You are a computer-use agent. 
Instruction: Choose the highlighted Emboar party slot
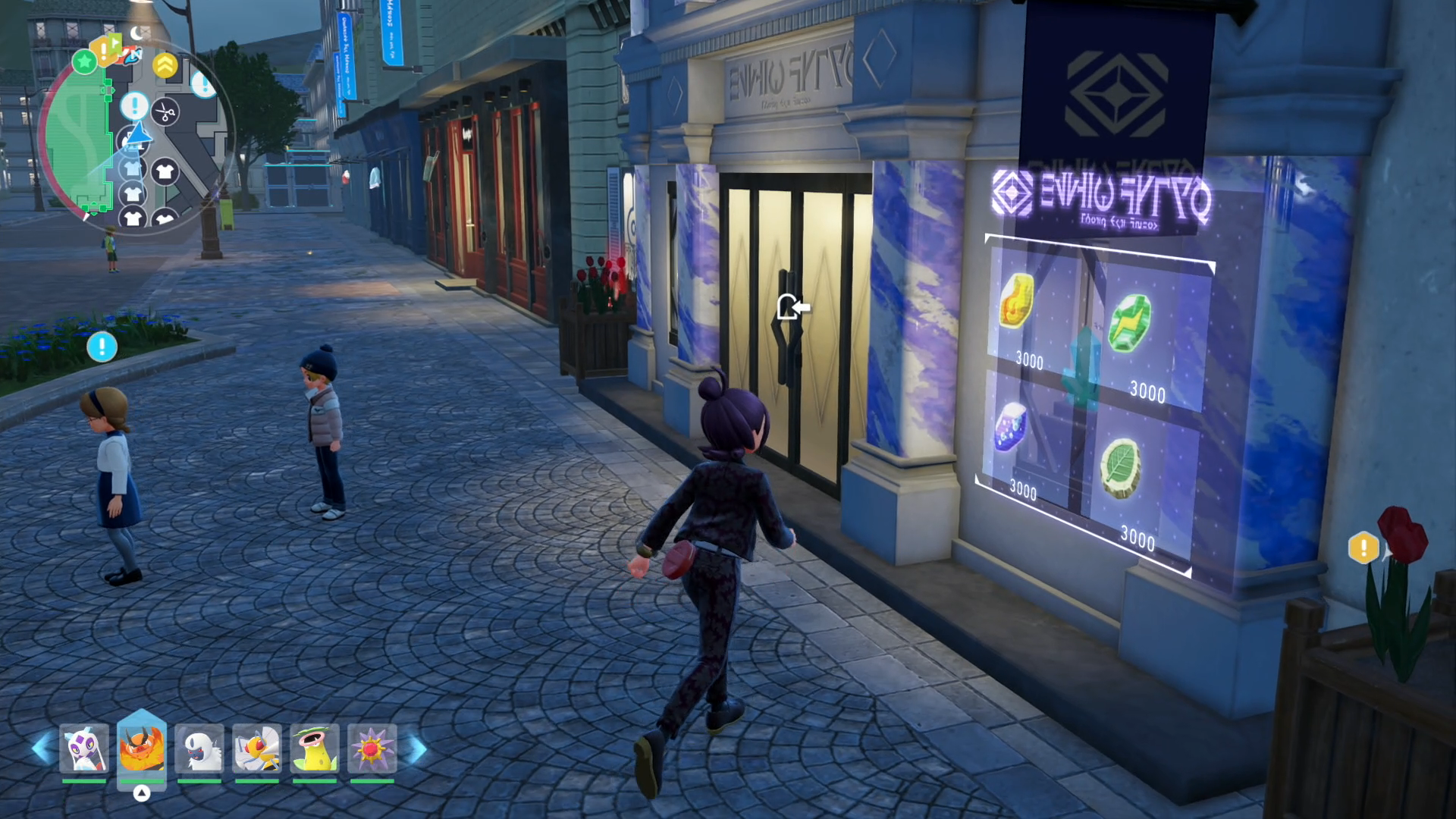click(x=142, y=748)
